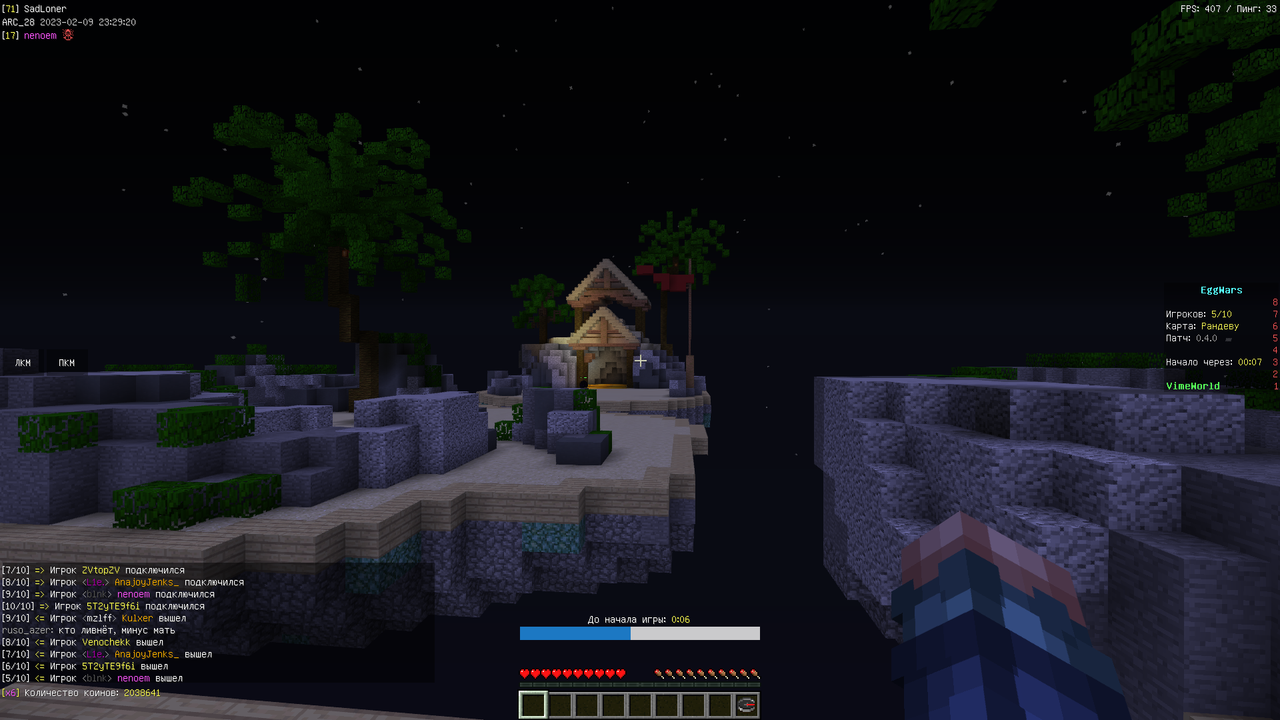Select the compass in the hotbar

[746, 705]
